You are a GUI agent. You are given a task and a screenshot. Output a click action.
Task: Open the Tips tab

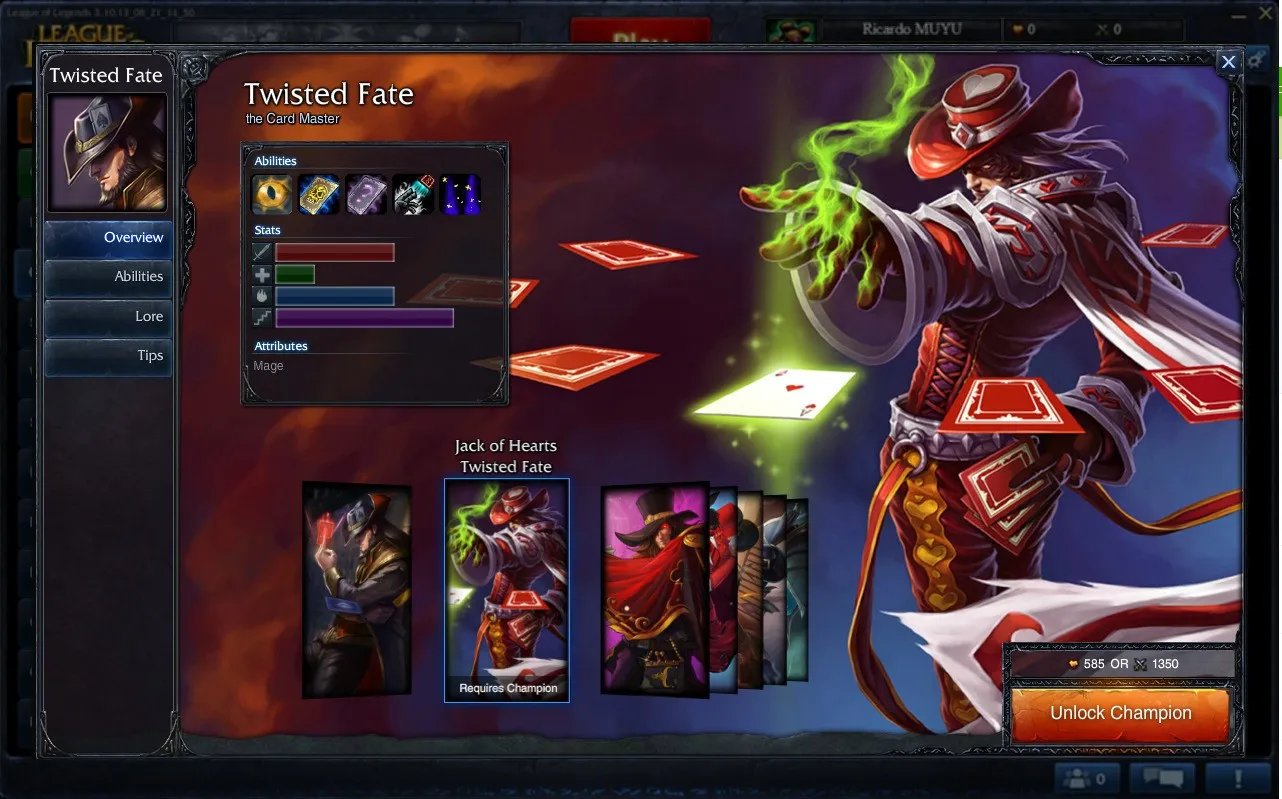(x=108, y=356)
